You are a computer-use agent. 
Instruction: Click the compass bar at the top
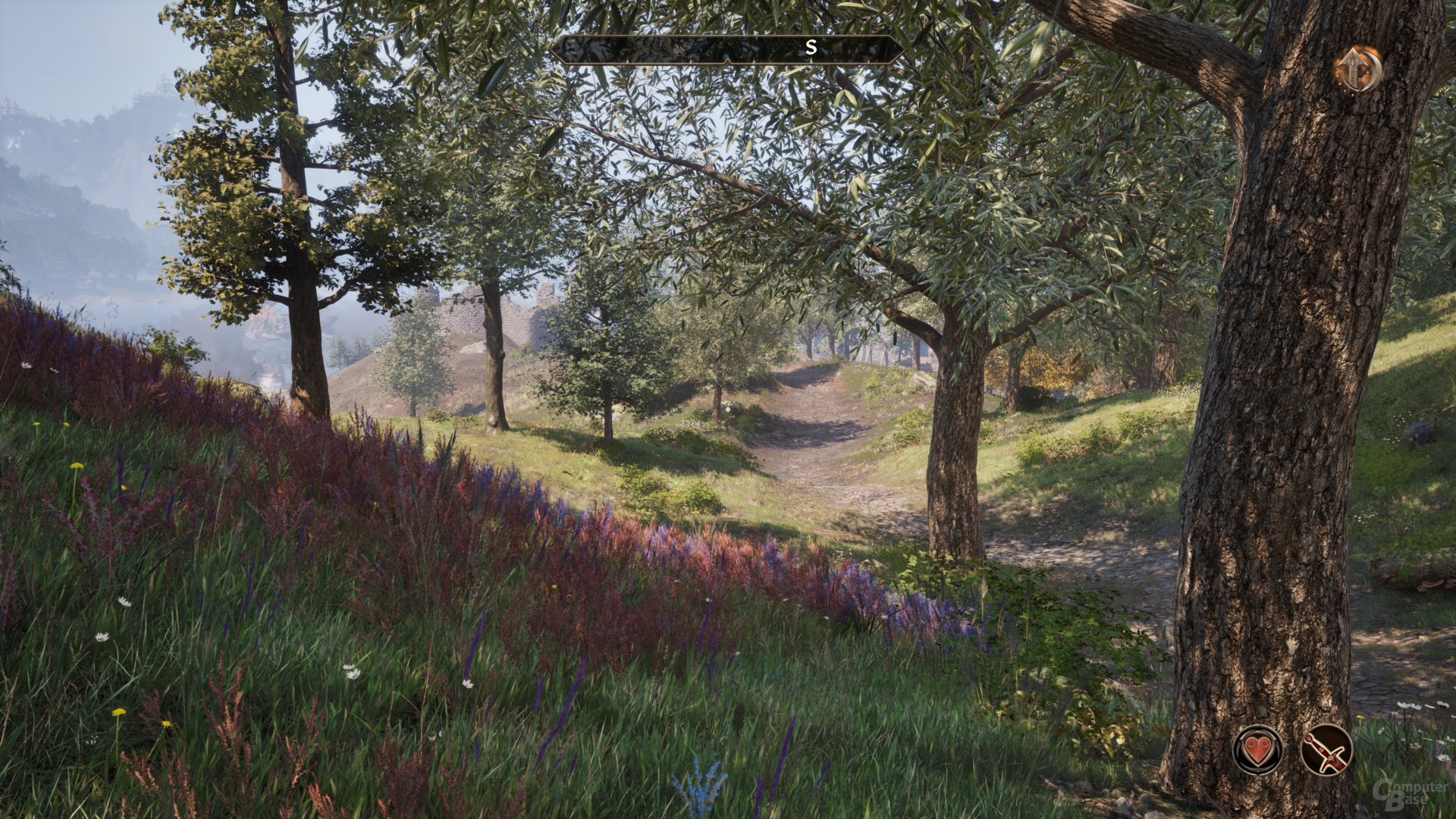[728, 49]
